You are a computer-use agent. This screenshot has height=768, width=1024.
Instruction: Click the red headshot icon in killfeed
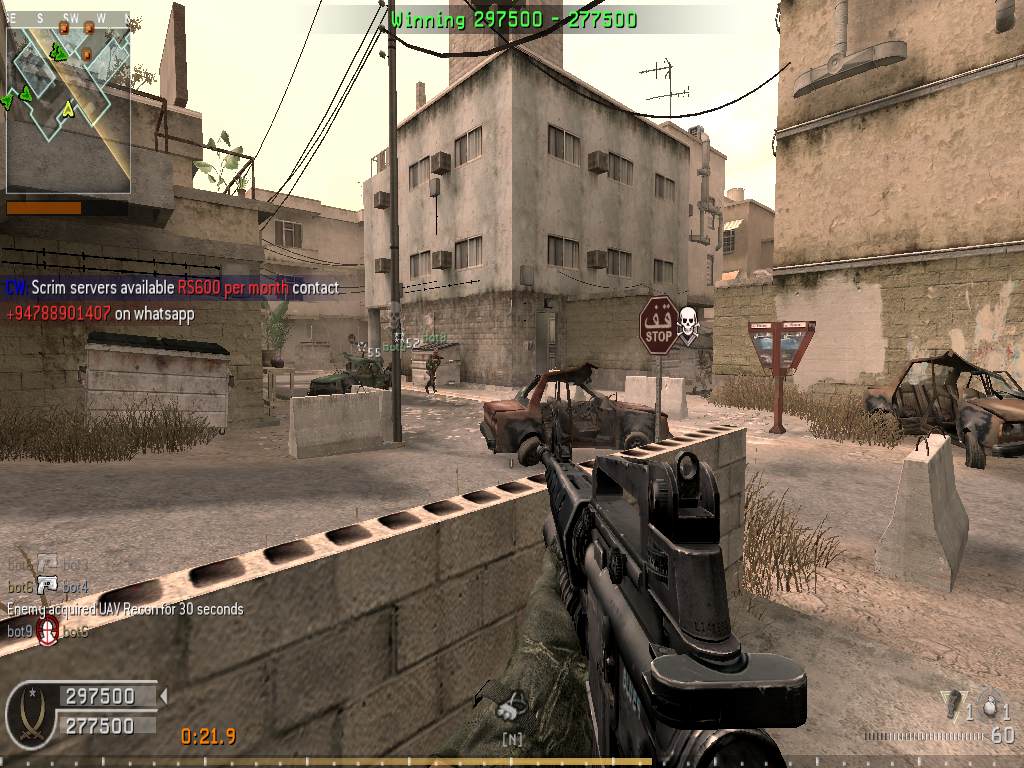(48, 631)
